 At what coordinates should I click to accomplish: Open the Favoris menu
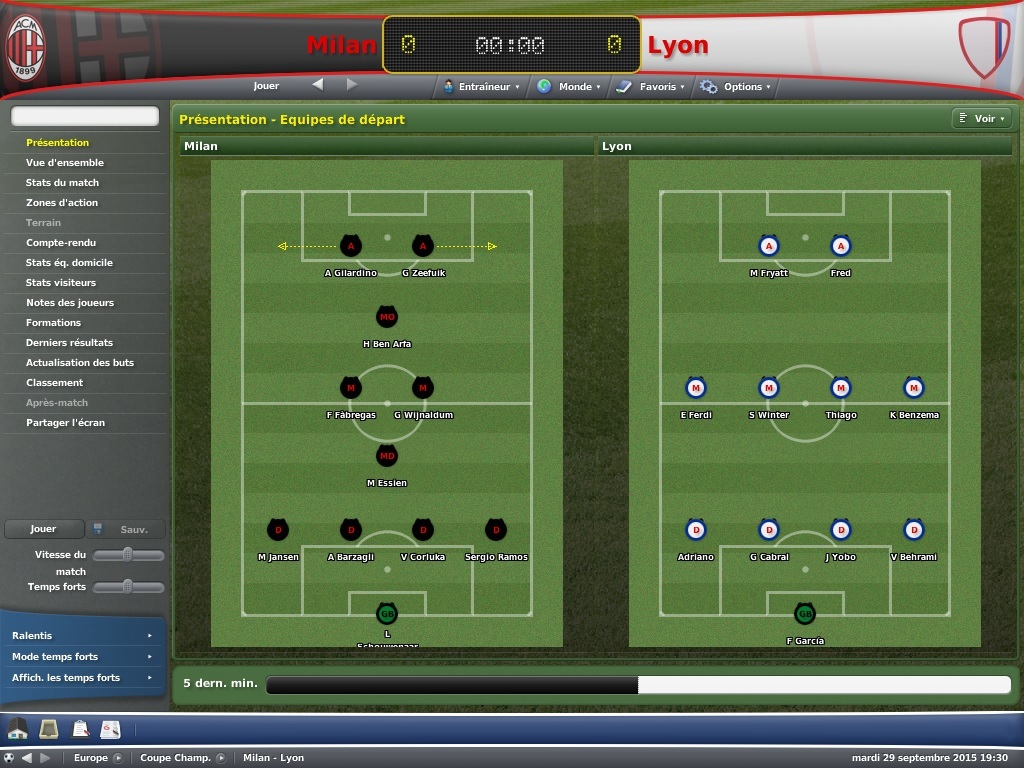(x=652, y=87)
